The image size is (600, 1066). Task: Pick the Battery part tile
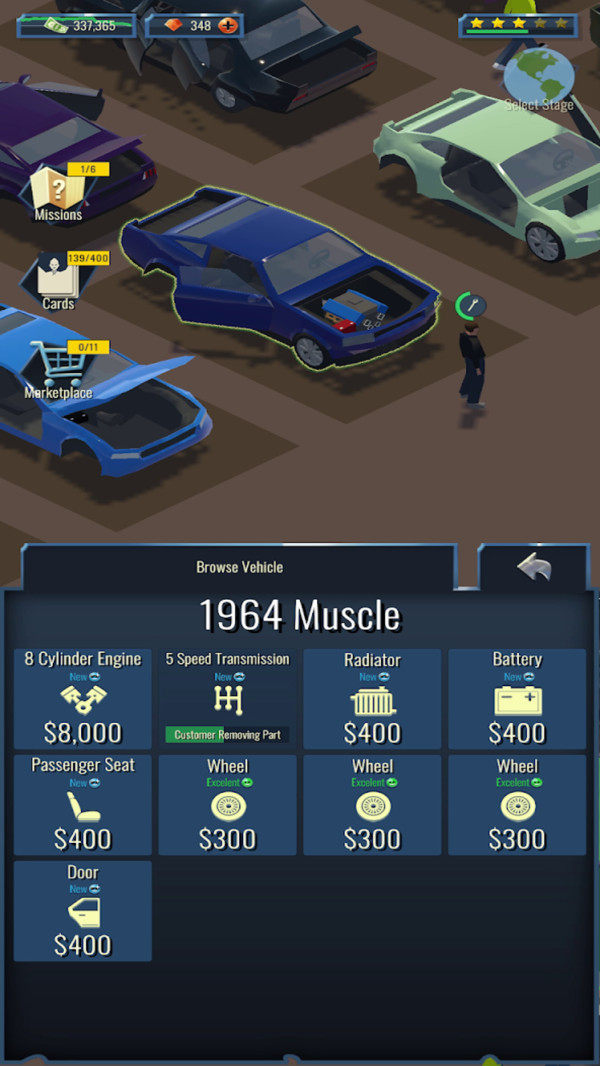pyautogui.click(x=517, y=699)
